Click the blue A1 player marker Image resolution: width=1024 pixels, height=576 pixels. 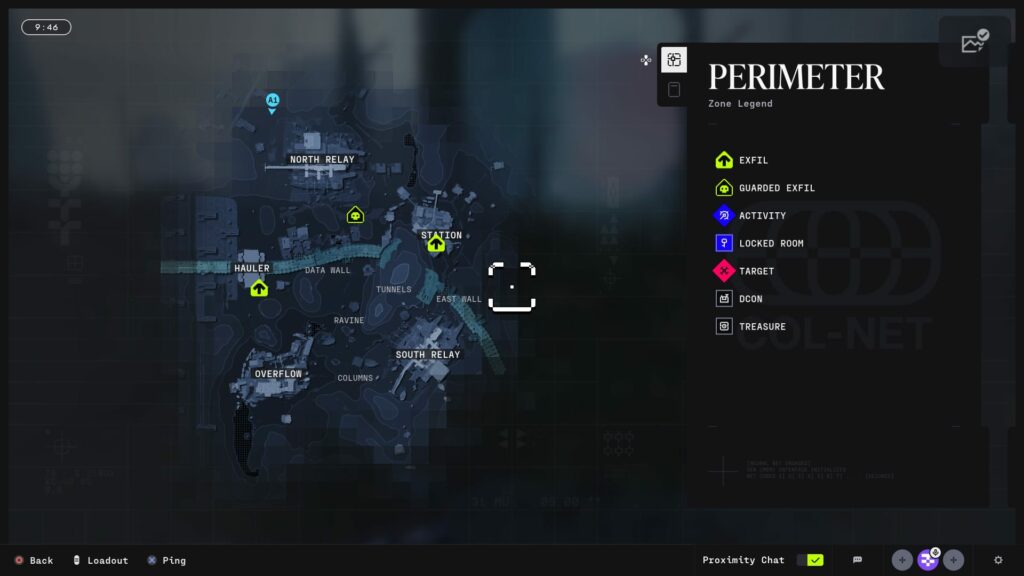272,101
